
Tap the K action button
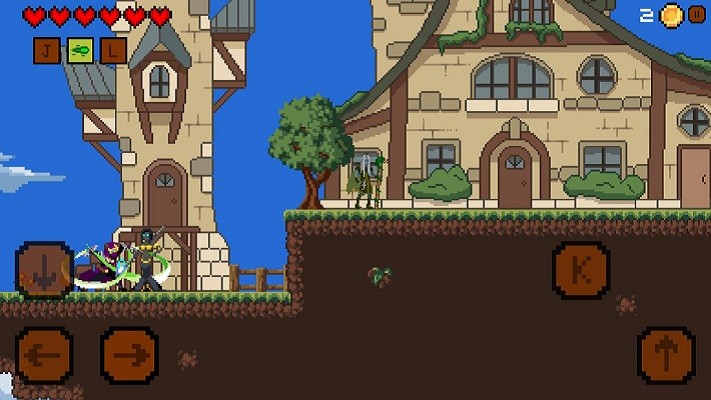(581, 269)
